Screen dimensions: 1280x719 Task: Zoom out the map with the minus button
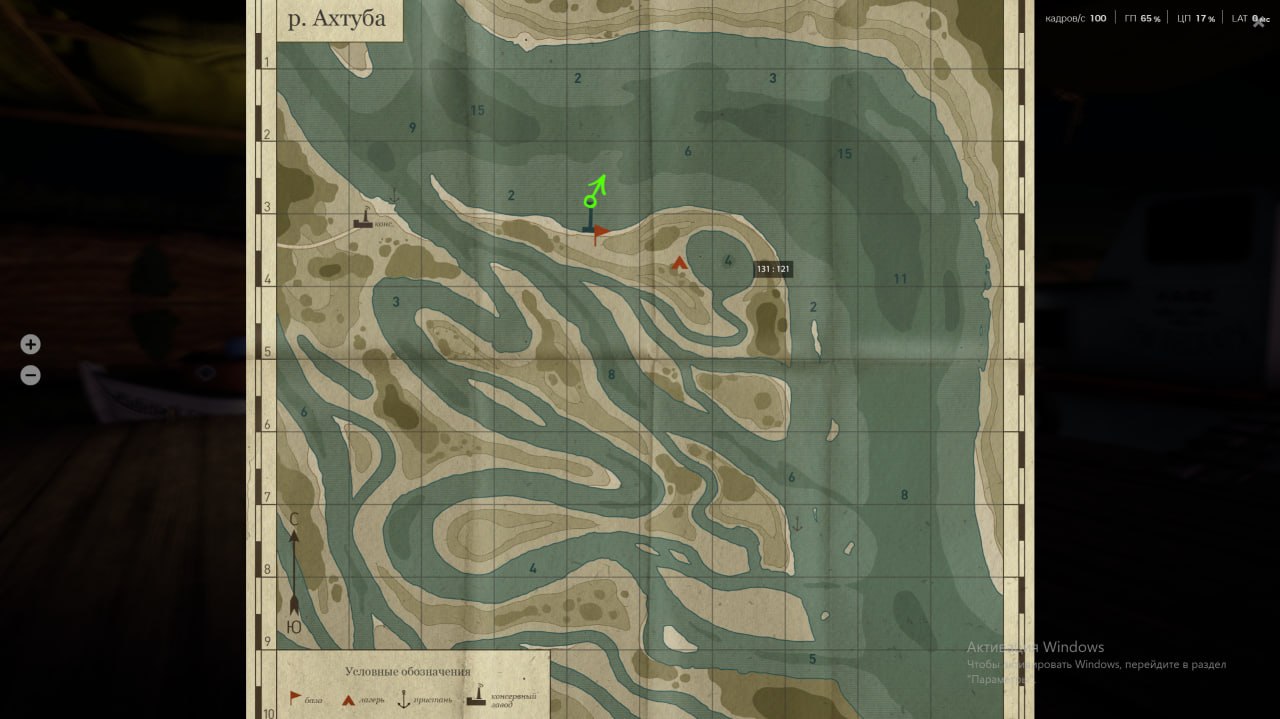tap(31, 376)
